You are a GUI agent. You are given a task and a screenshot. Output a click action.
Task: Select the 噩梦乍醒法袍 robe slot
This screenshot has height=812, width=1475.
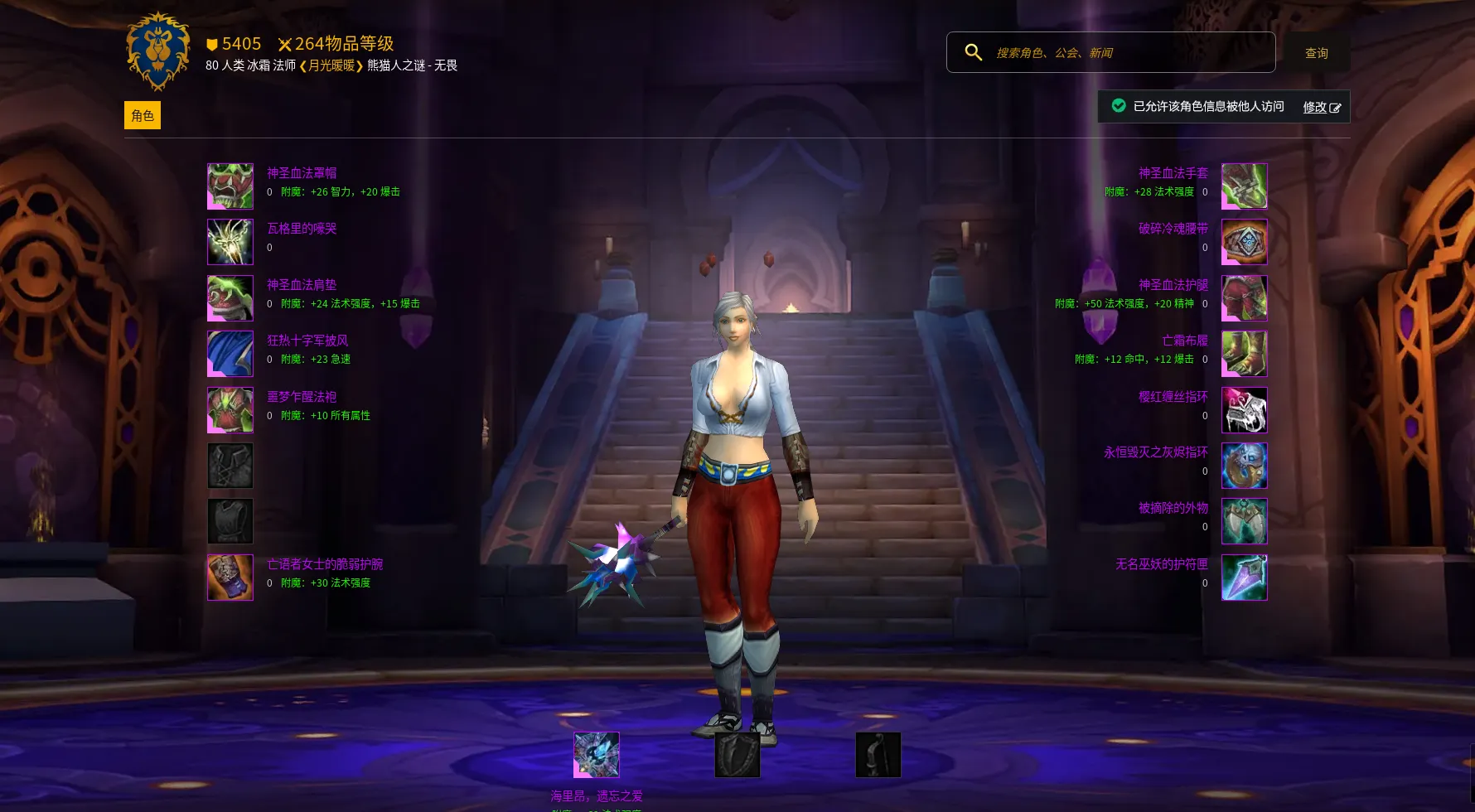(x=230, y=410)
